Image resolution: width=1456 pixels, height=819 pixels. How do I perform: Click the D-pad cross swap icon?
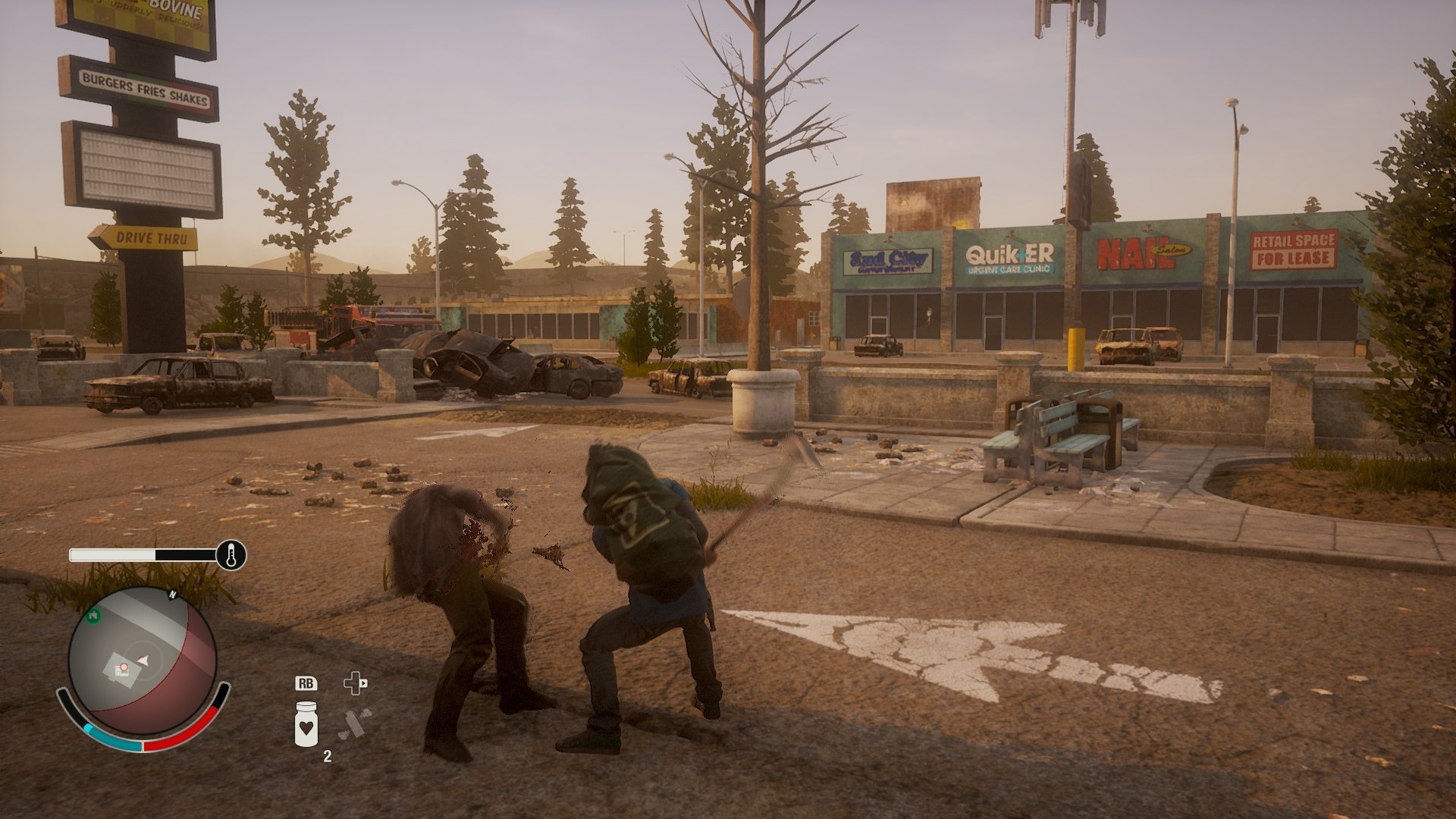click(355, 685)
